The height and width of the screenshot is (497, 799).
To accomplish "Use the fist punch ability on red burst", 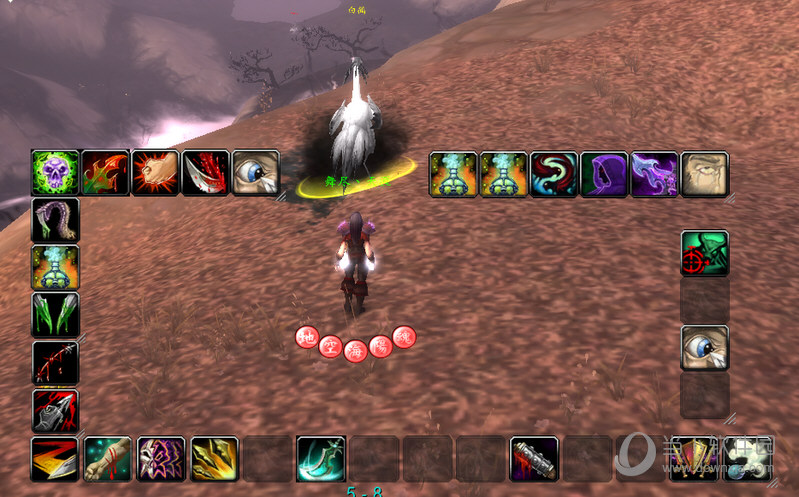I will (155, 173).
